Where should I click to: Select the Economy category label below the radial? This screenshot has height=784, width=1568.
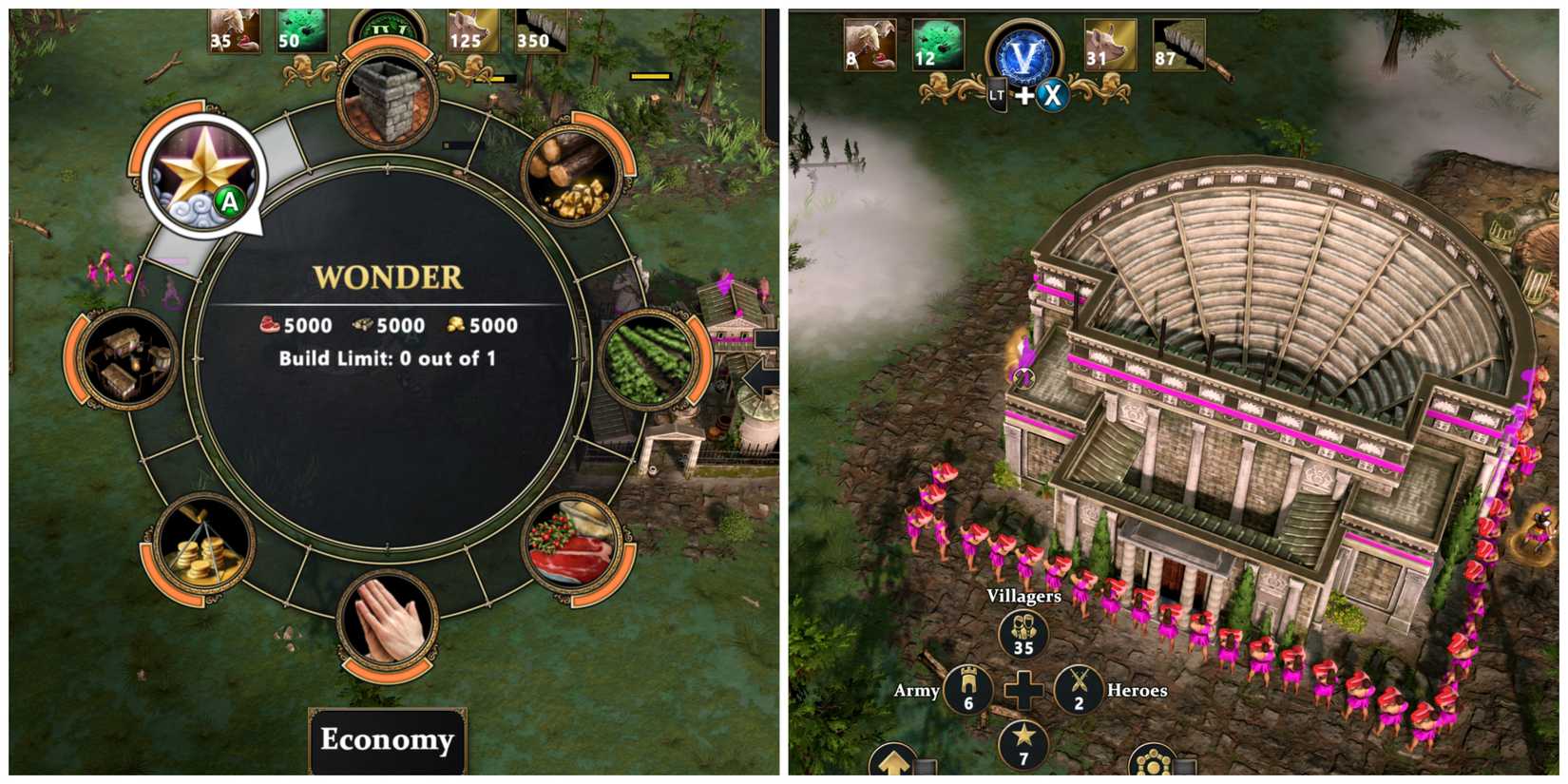click(x=387, y=740)
